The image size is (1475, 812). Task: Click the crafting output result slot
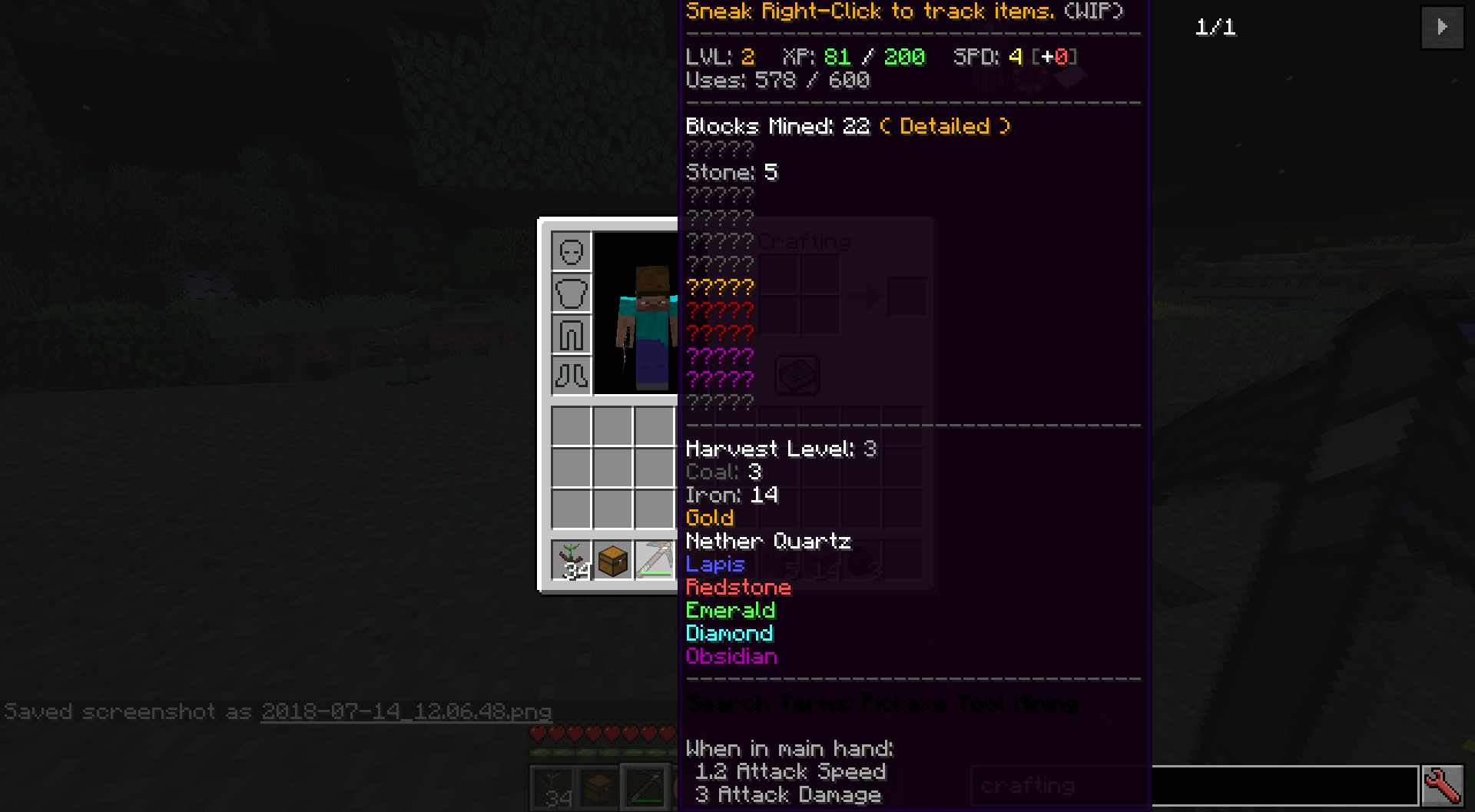(907, 296)
